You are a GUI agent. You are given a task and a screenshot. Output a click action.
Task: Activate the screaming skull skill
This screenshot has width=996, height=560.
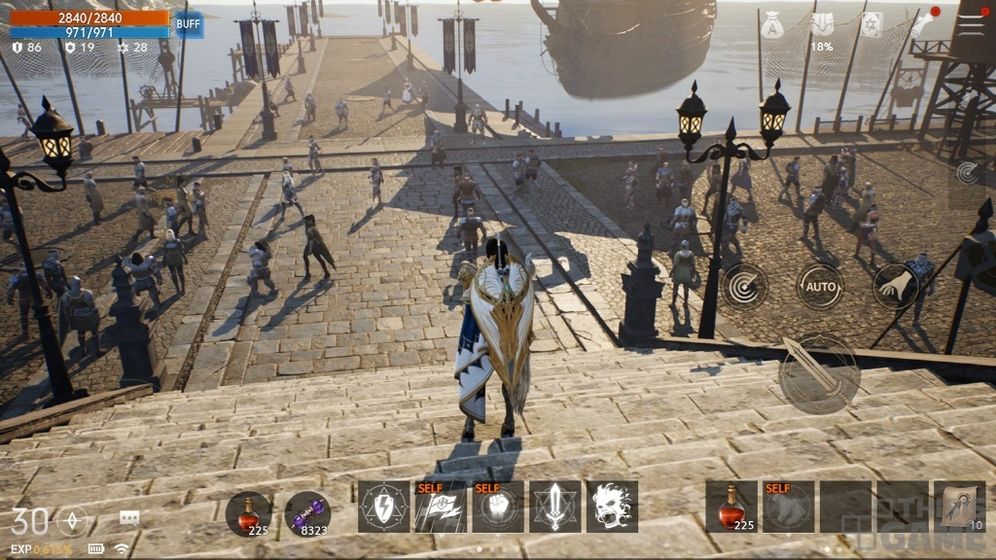612,507
